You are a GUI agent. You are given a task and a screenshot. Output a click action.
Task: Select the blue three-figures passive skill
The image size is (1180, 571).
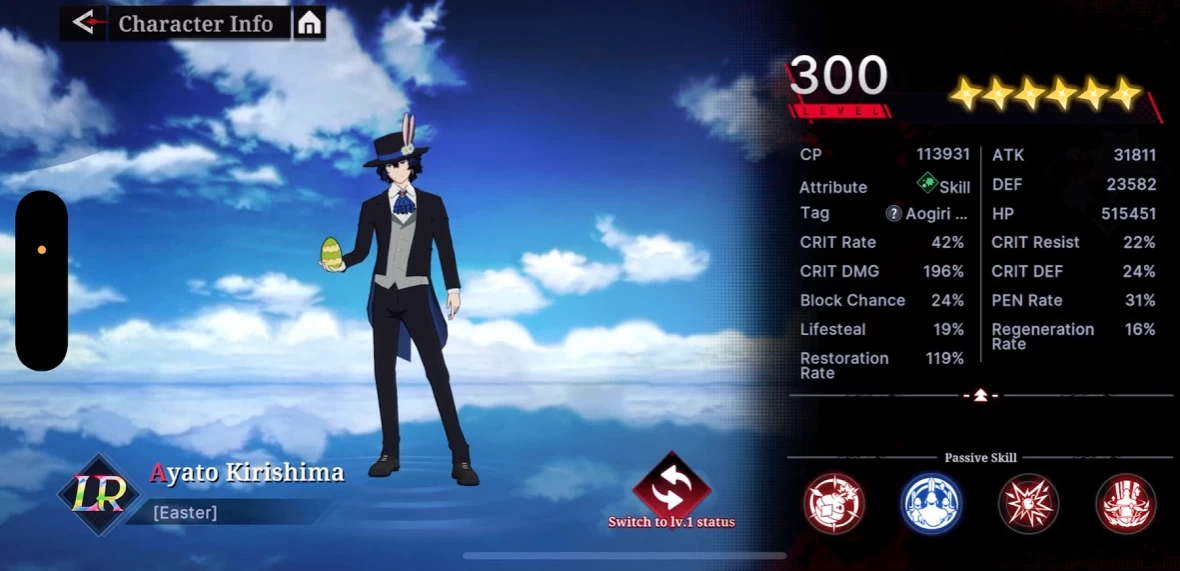pyautogui.click(x=931, y=503)
